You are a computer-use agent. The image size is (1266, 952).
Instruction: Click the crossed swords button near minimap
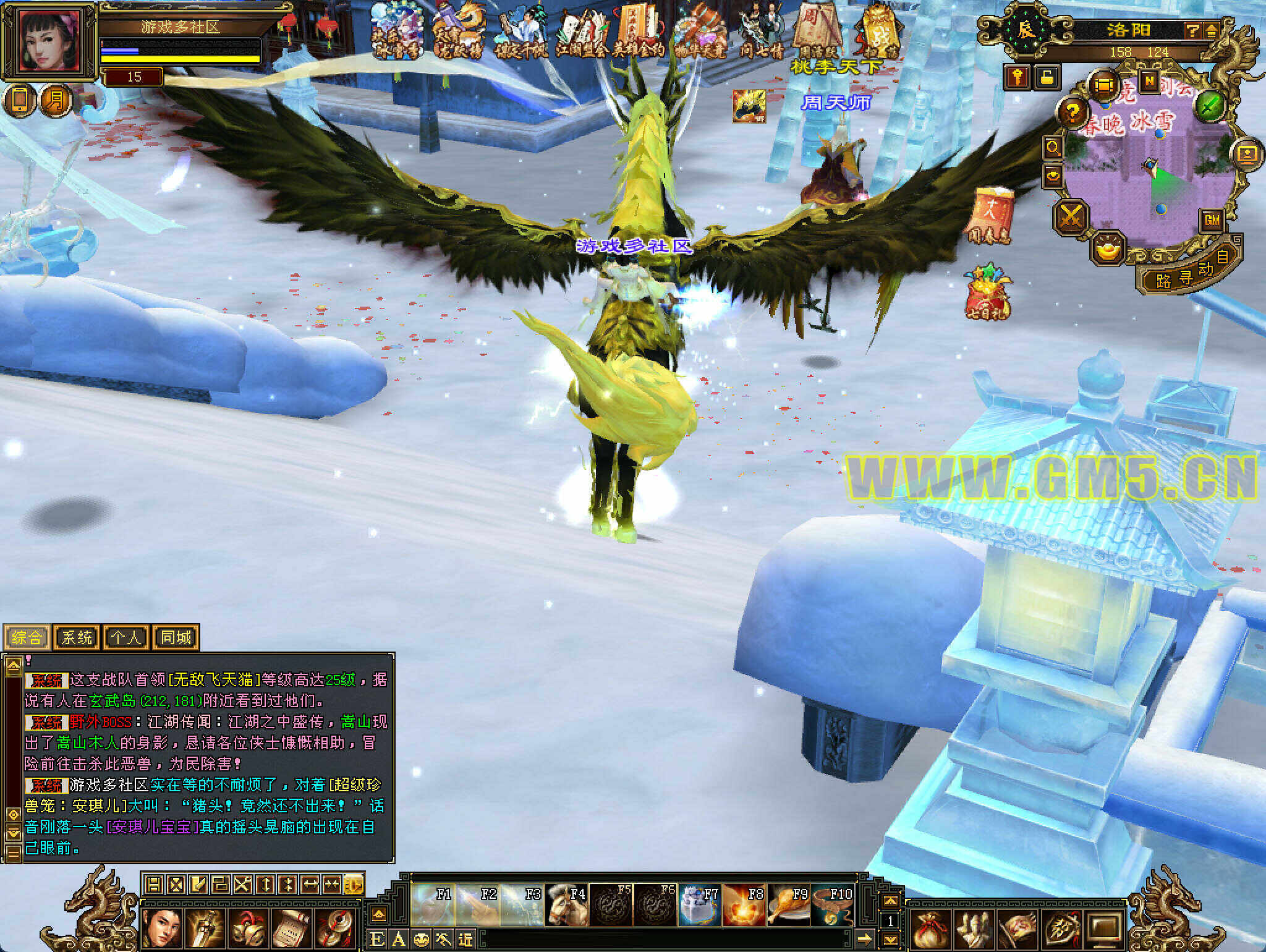(x=1071, y=218)
